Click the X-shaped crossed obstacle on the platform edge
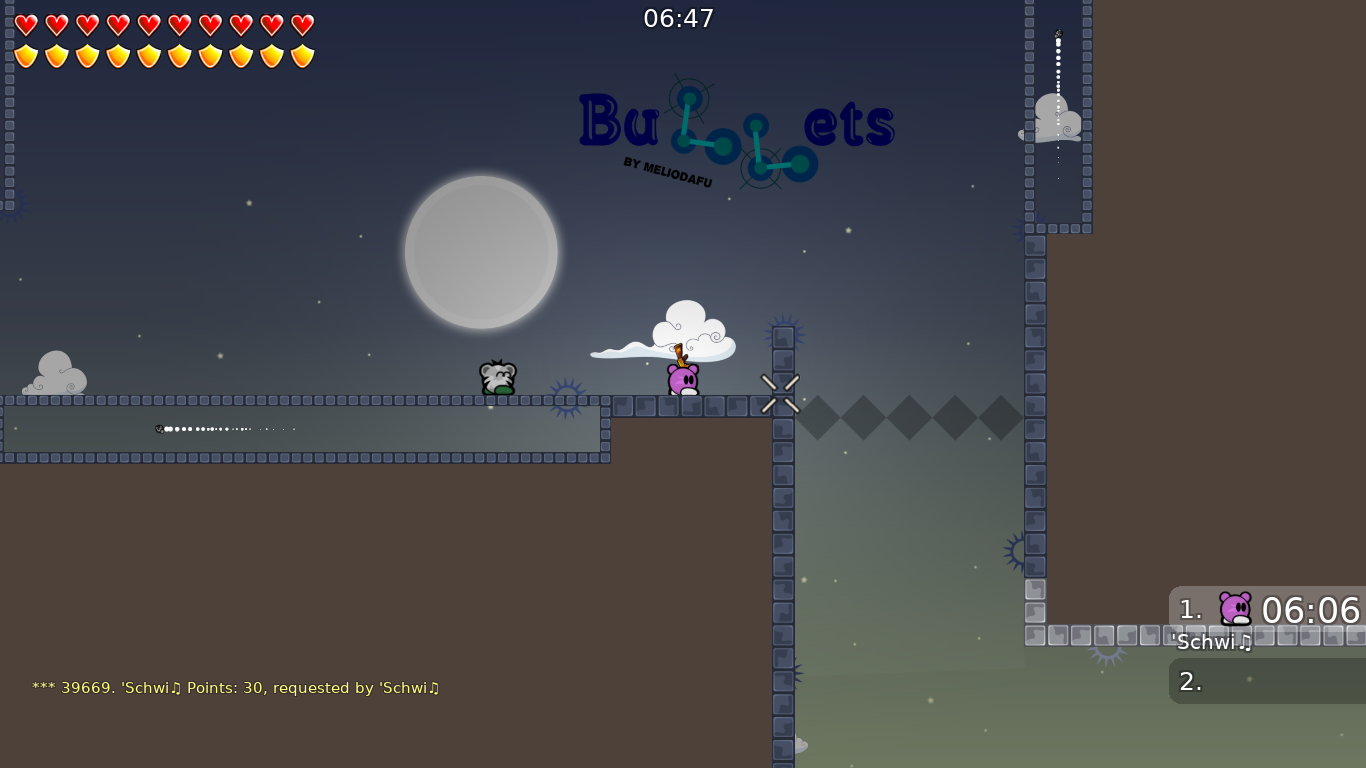This screenshot has width=1366, height=768. (x=780, y=393)
